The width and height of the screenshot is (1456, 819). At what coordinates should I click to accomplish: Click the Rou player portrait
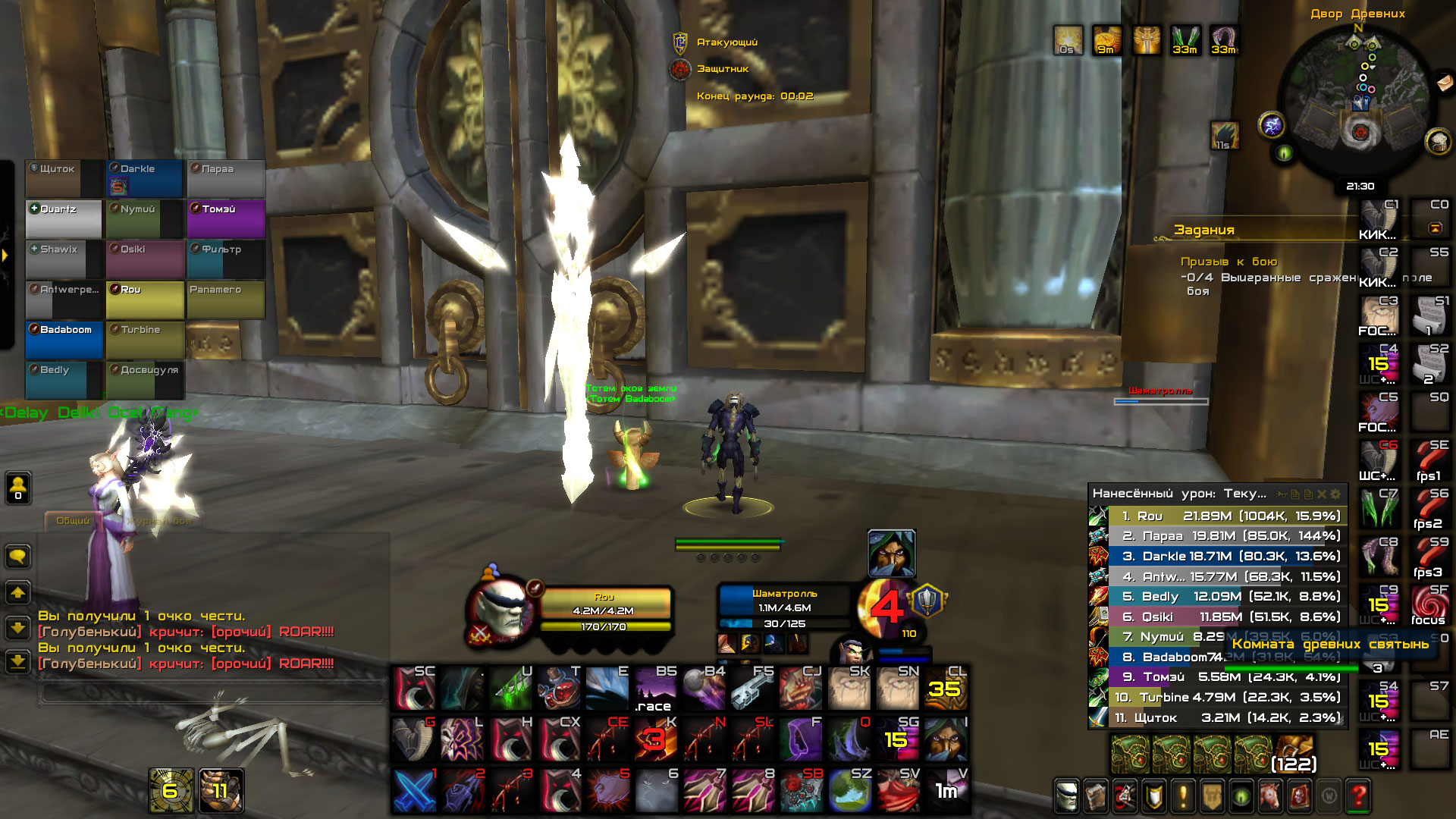point(500,608)
